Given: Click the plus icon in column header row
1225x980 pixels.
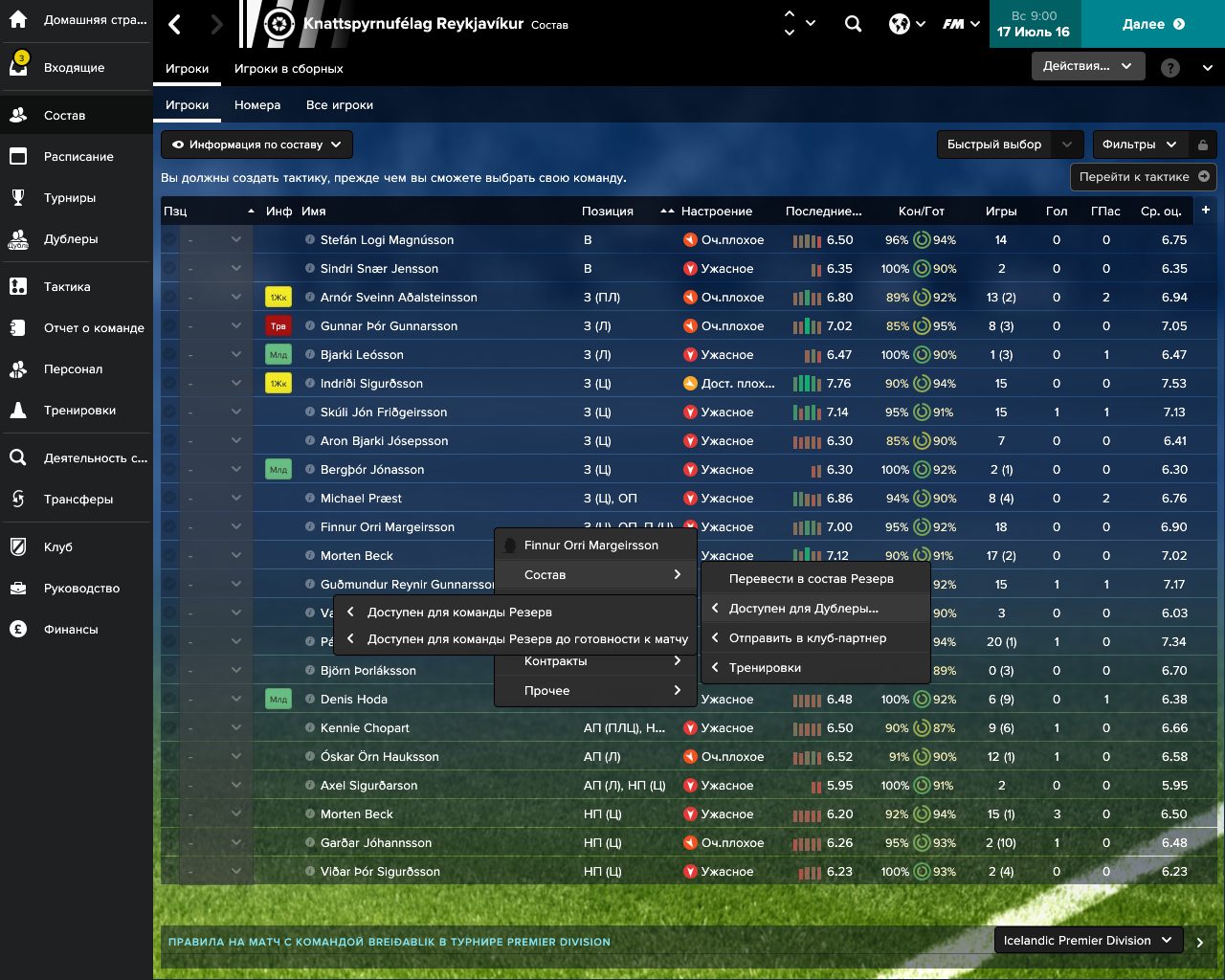Looking at the screenshot, I should click(1208, 211).
